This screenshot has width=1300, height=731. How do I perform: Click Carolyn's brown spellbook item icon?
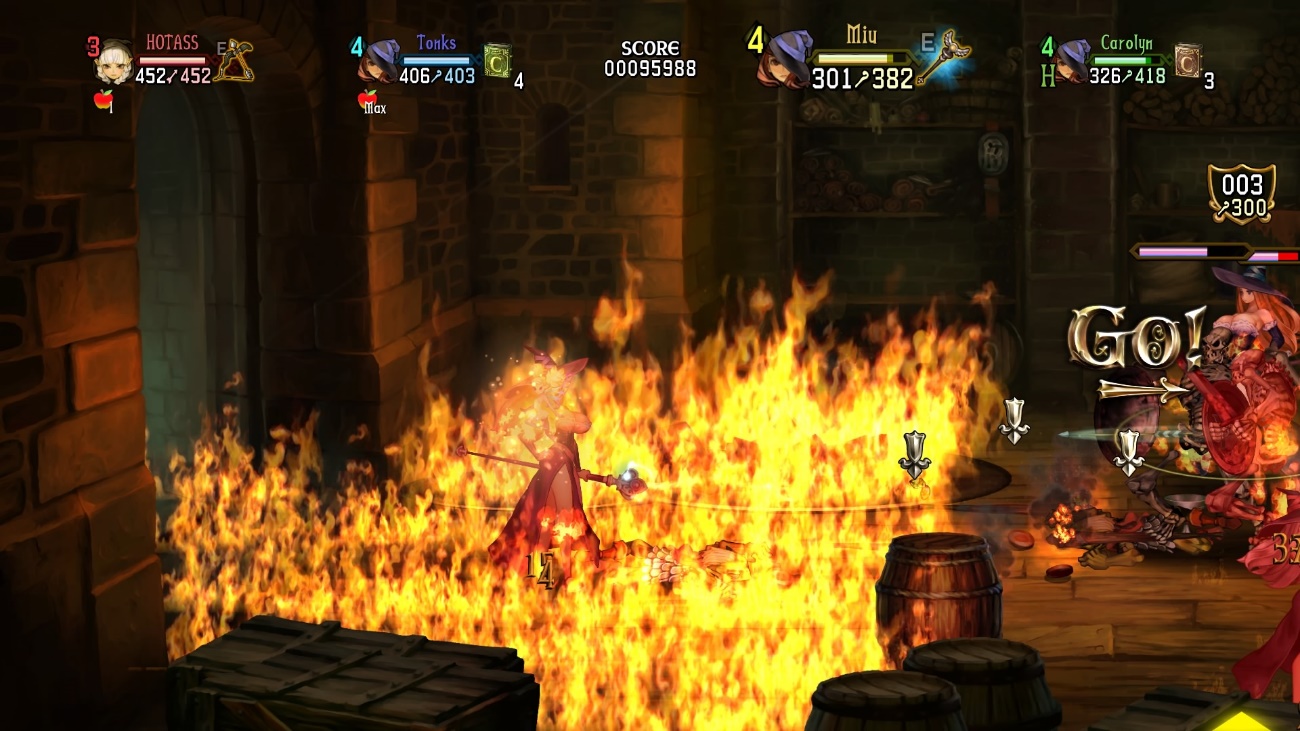1187,60
